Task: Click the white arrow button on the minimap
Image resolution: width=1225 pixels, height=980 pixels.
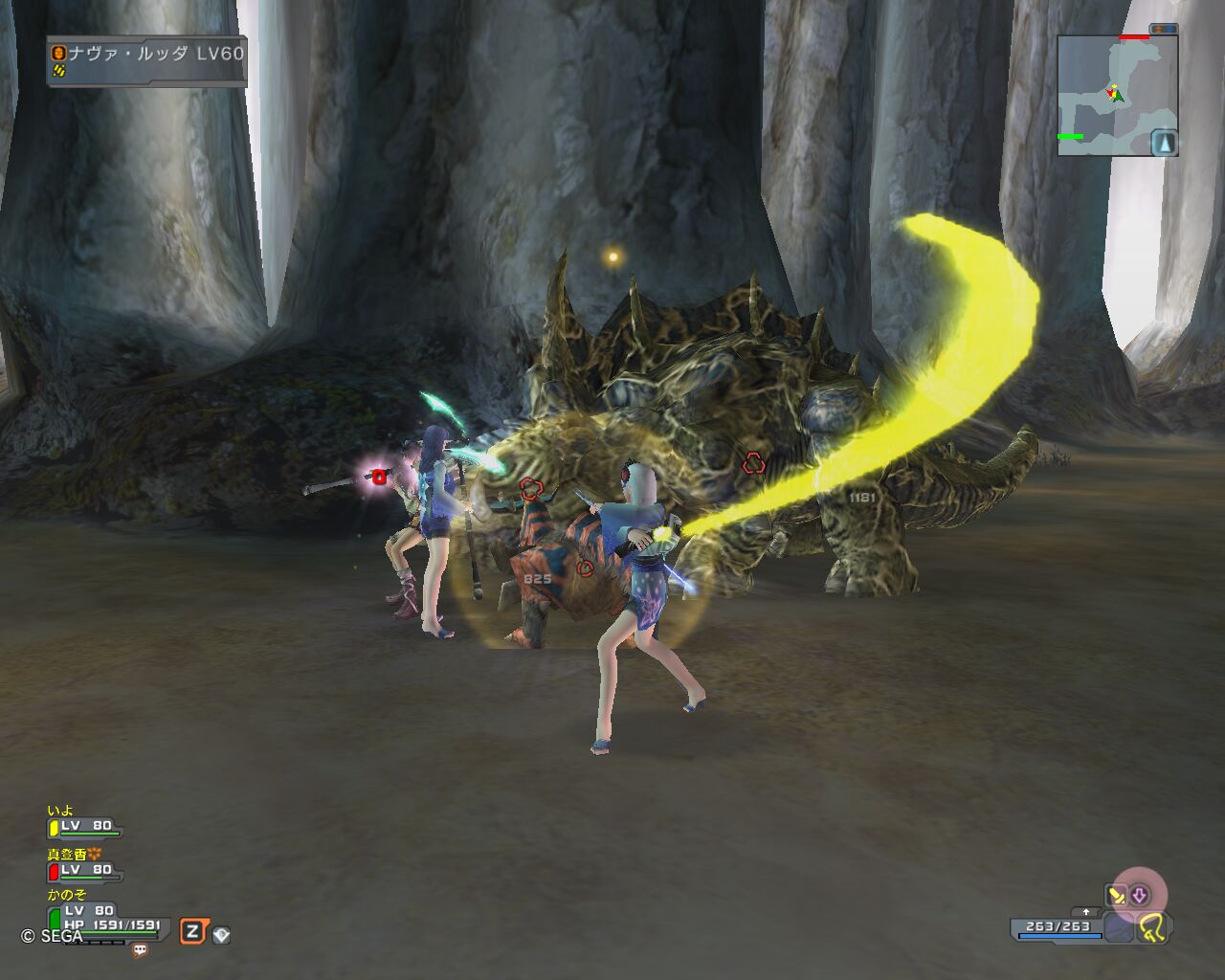Action: [1163, 143]
